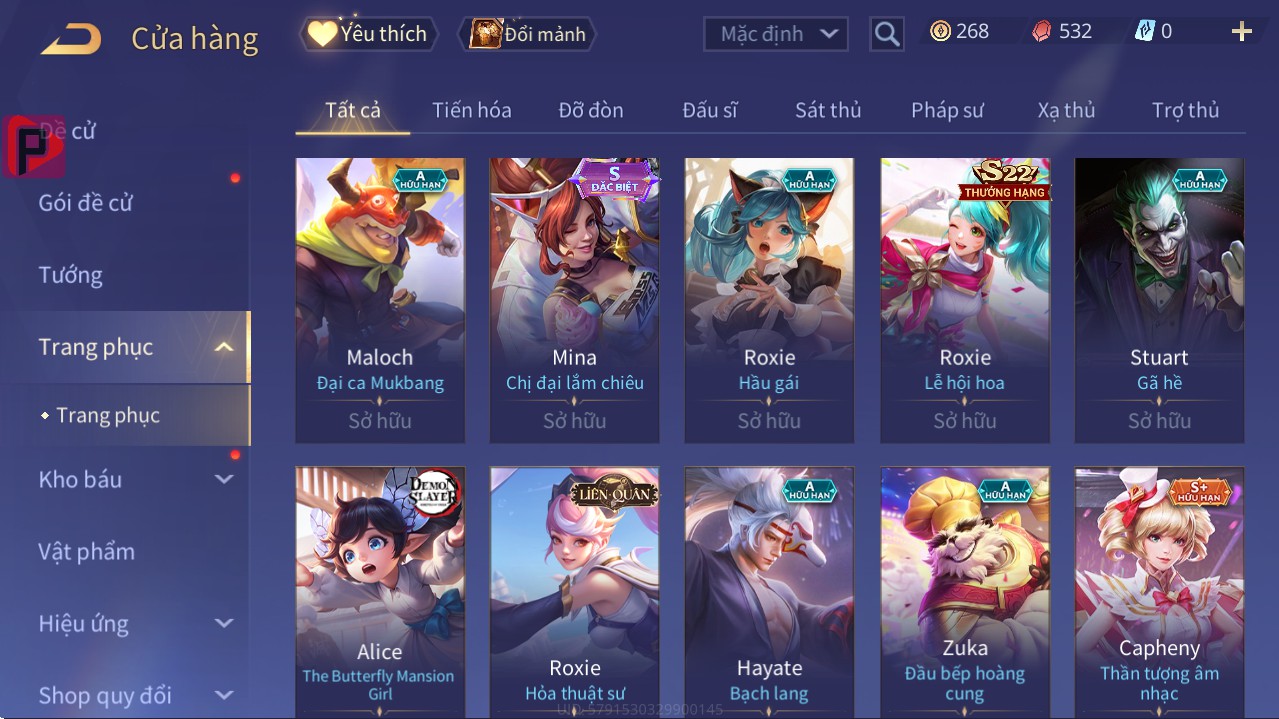The height and width of the screenshot is (719, 1279).
Task: Switch to the Đỡ đòn tab
Action: (590, 110)
